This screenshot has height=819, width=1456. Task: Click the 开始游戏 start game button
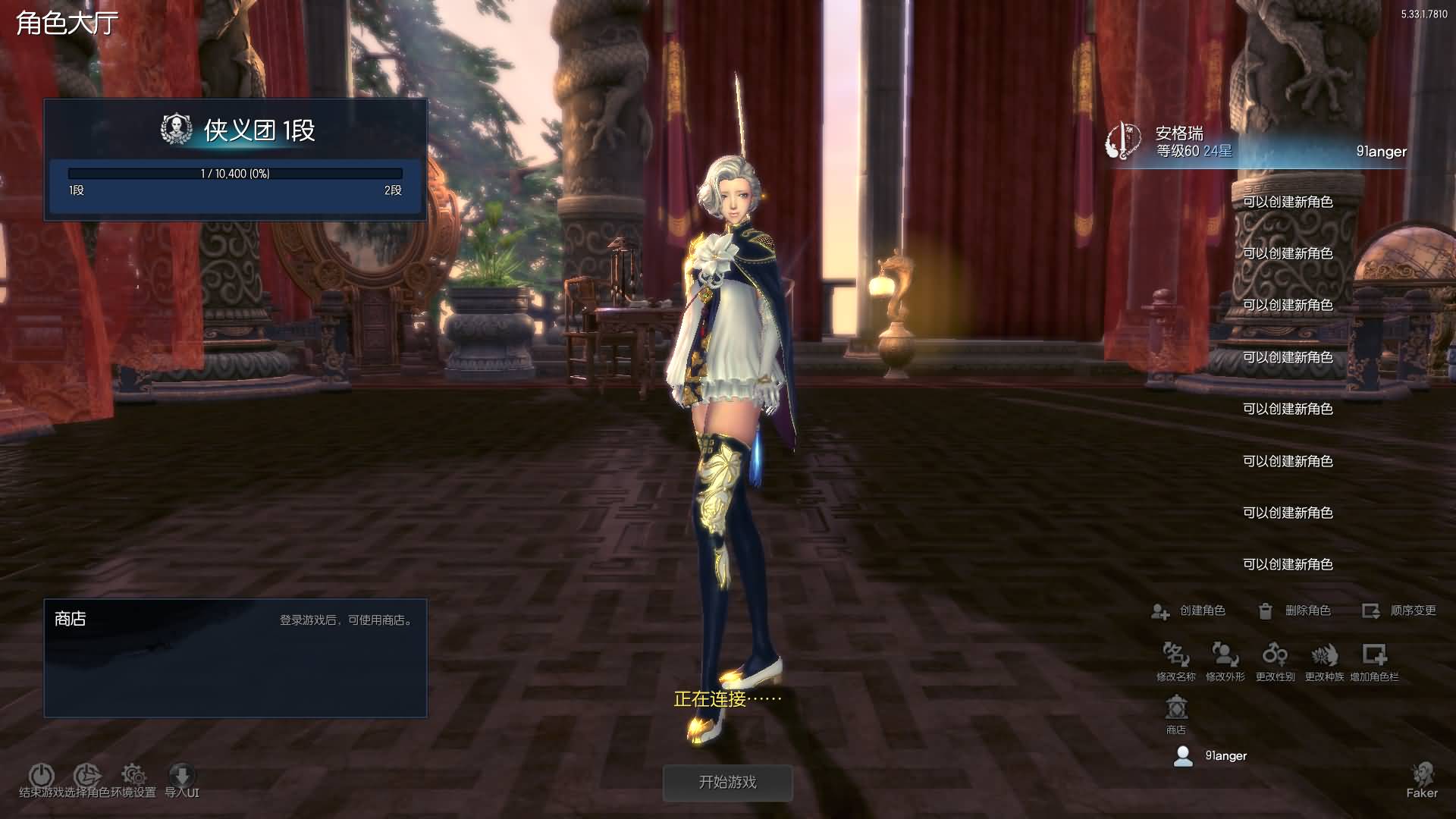[x=727, y=783]
